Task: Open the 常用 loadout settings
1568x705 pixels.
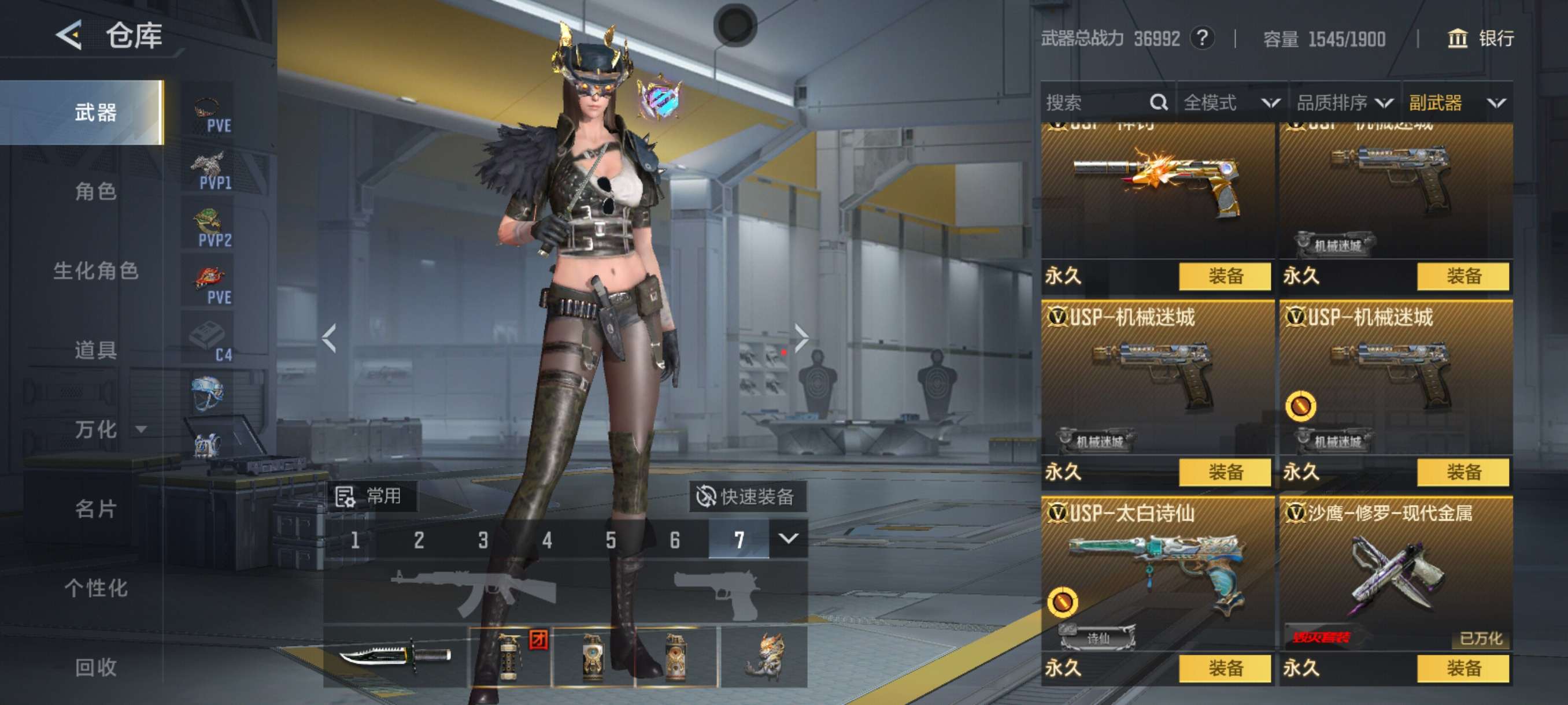Action: [x=371, y=496]
